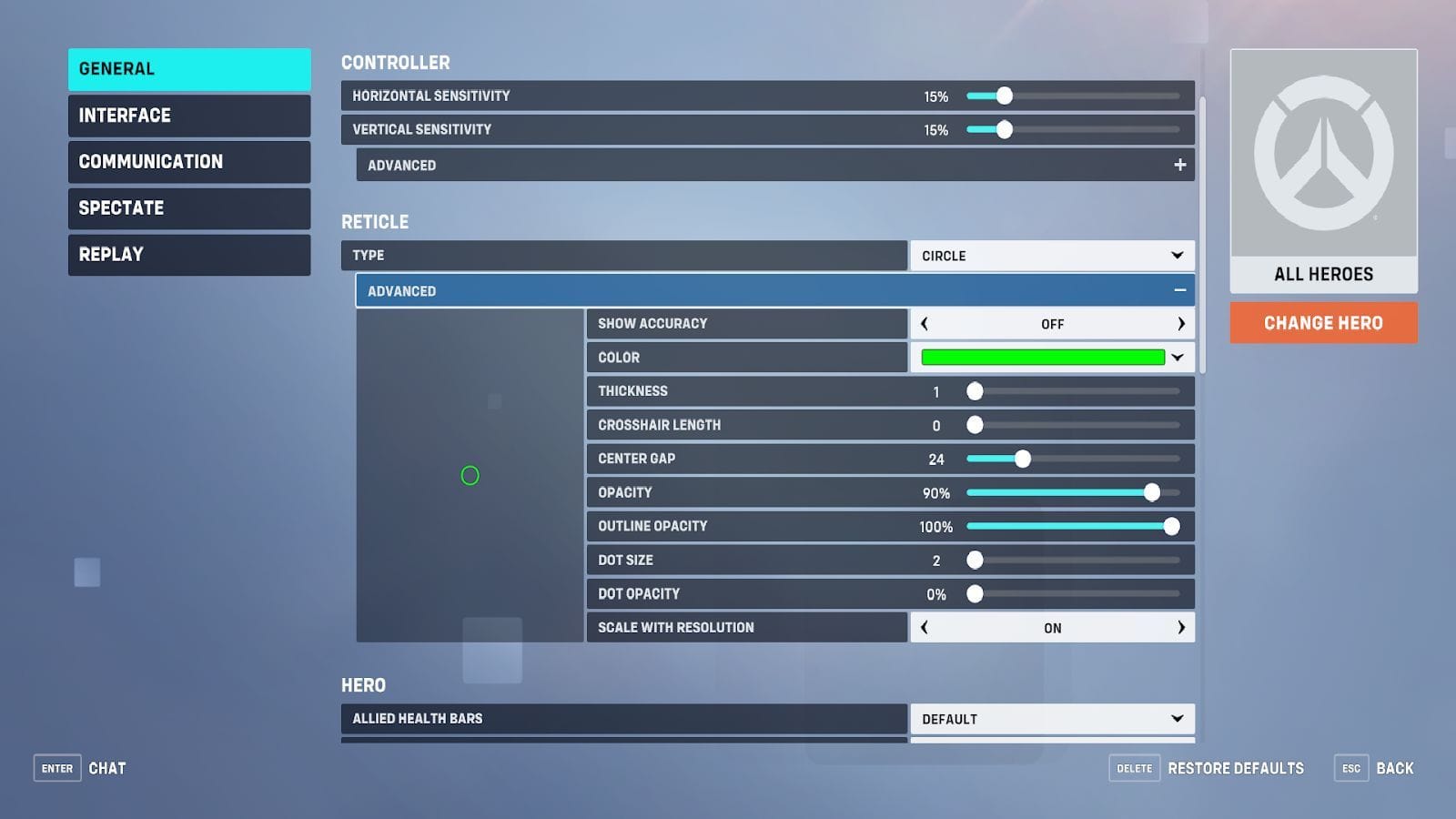Click the right arrow on Scale With Resolution

pyautogui.click(x=1181, y=627)
